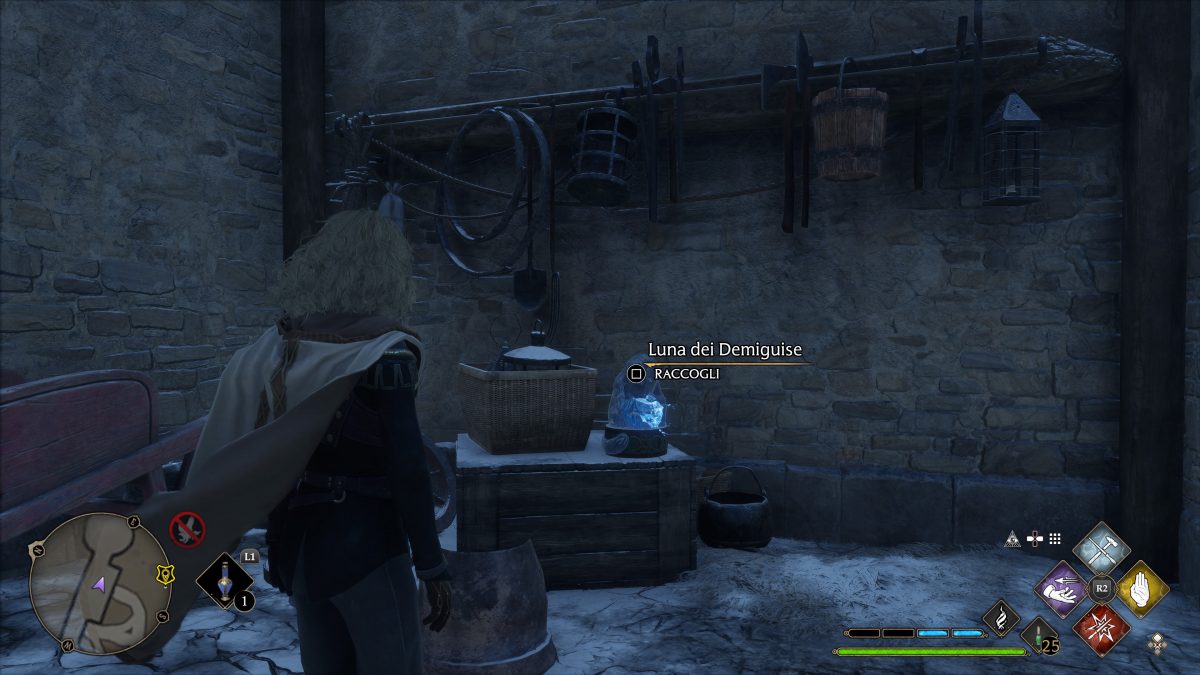Click the four-diamond spell set selector
Image resolution: width=1200 pixels, height=675 pixels.
click(1158, 642)
